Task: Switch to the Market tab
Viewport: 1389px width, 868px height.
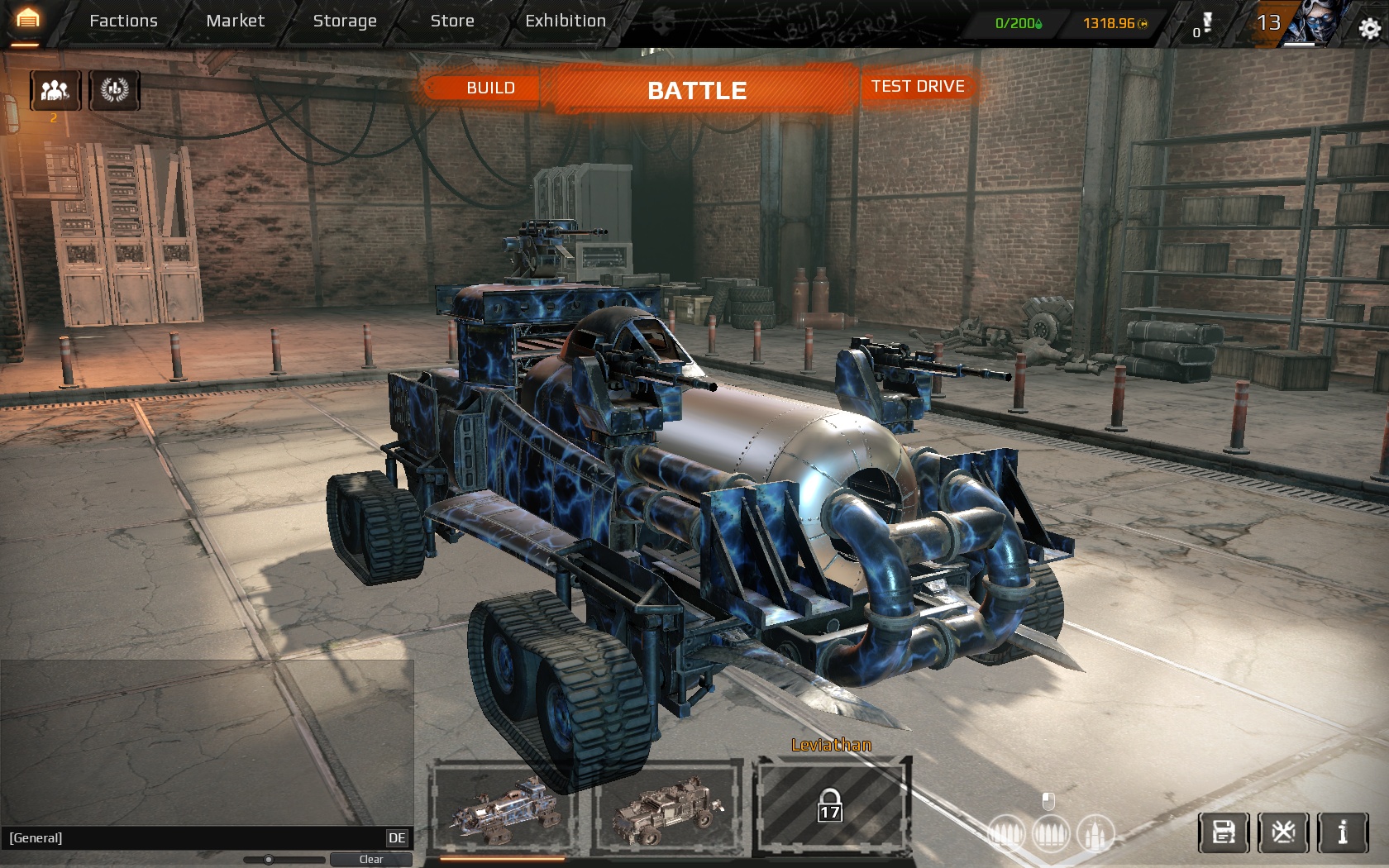Action: [236, 21]
